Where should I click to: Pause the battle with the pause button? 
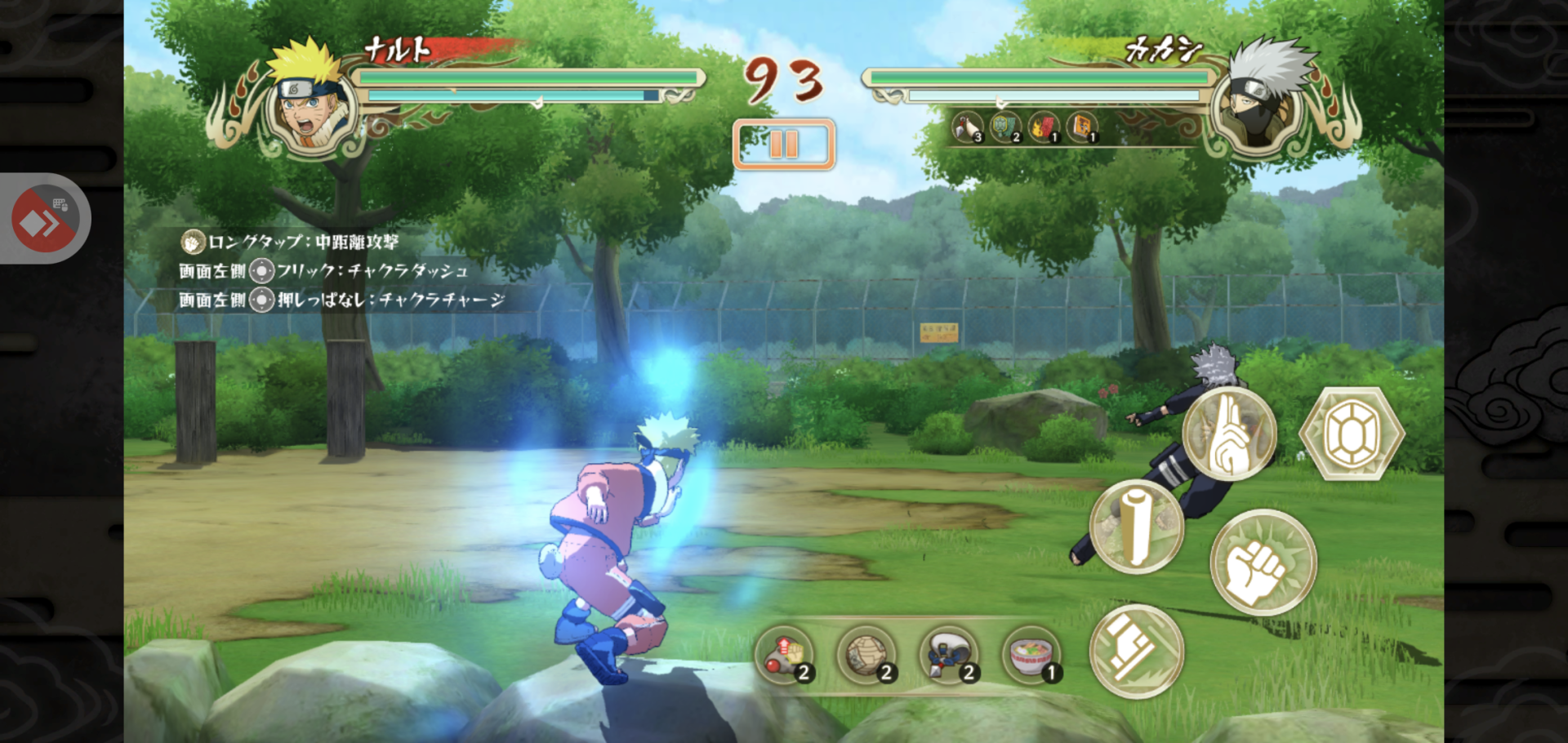click(x=783, y=145)
